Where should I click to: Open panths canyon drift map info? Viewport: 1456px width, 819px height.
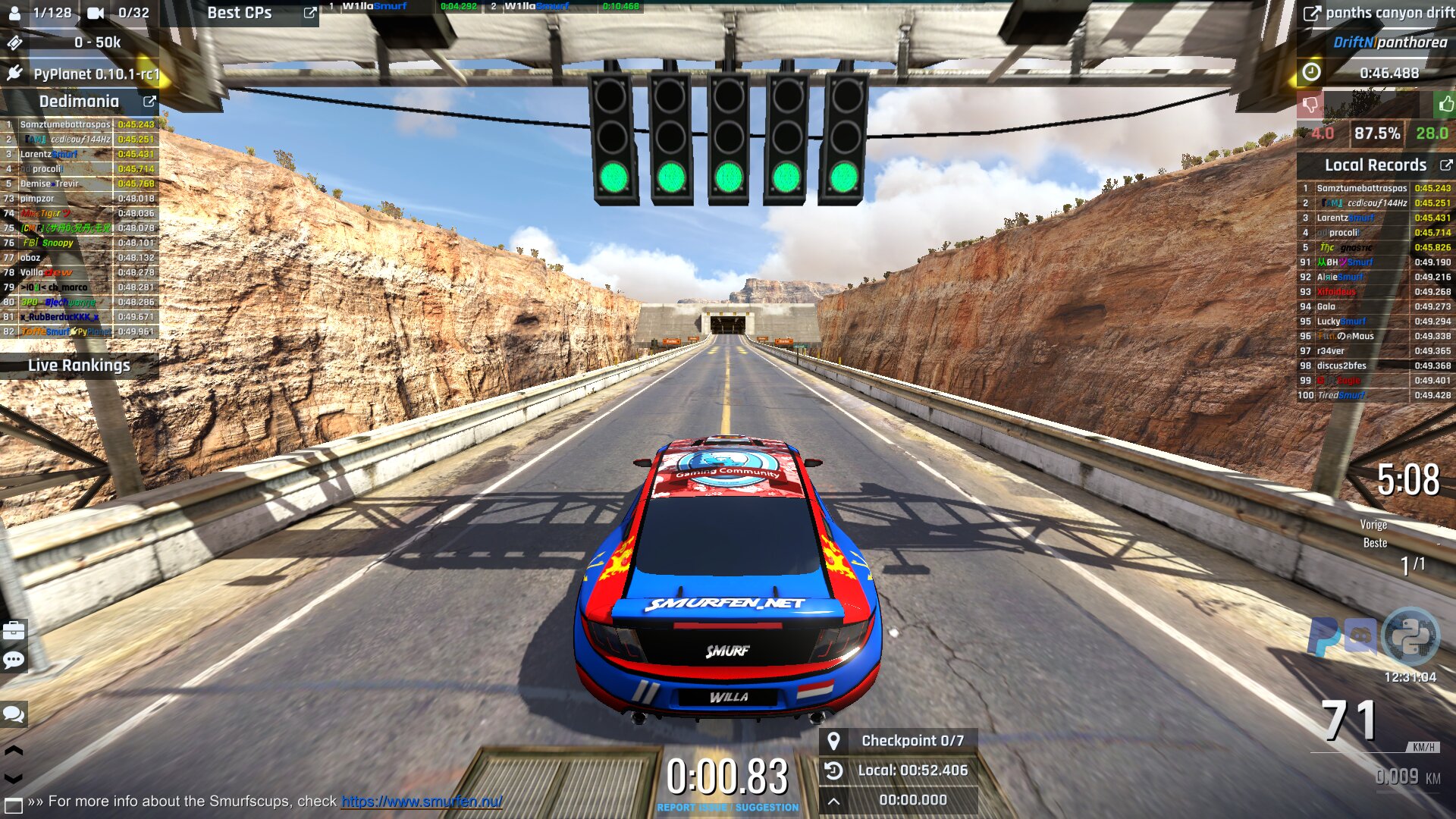click(1311, 13)
